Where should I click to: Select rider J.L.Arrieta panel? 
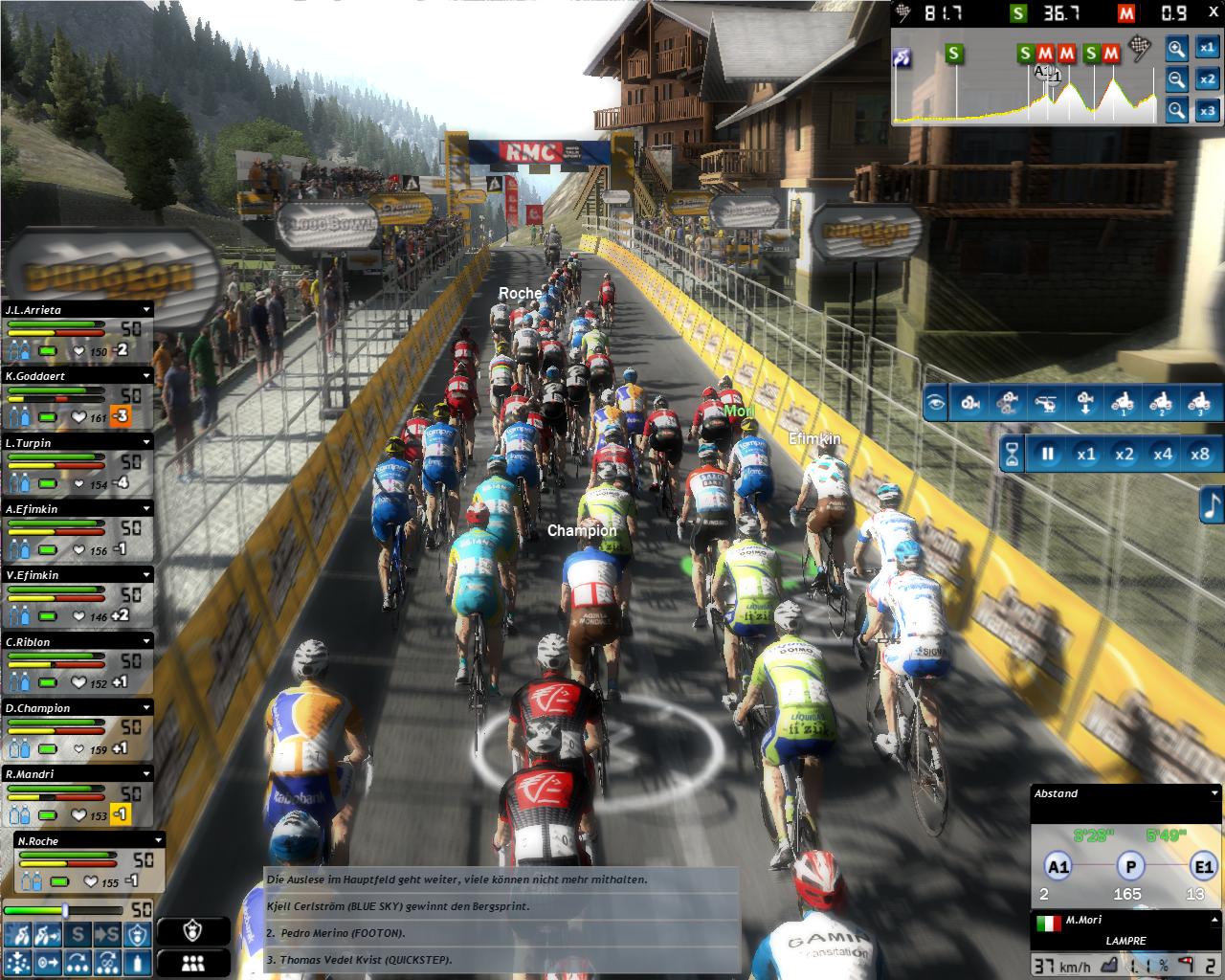coord(67,310)
